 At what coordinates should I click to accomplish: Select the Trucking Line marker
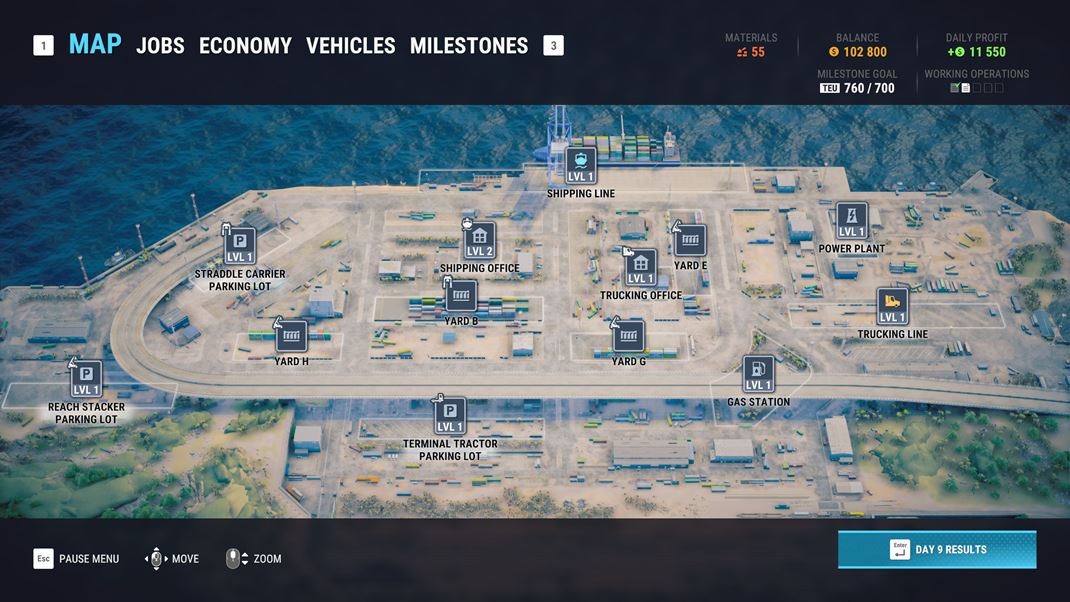pos(892,306)
